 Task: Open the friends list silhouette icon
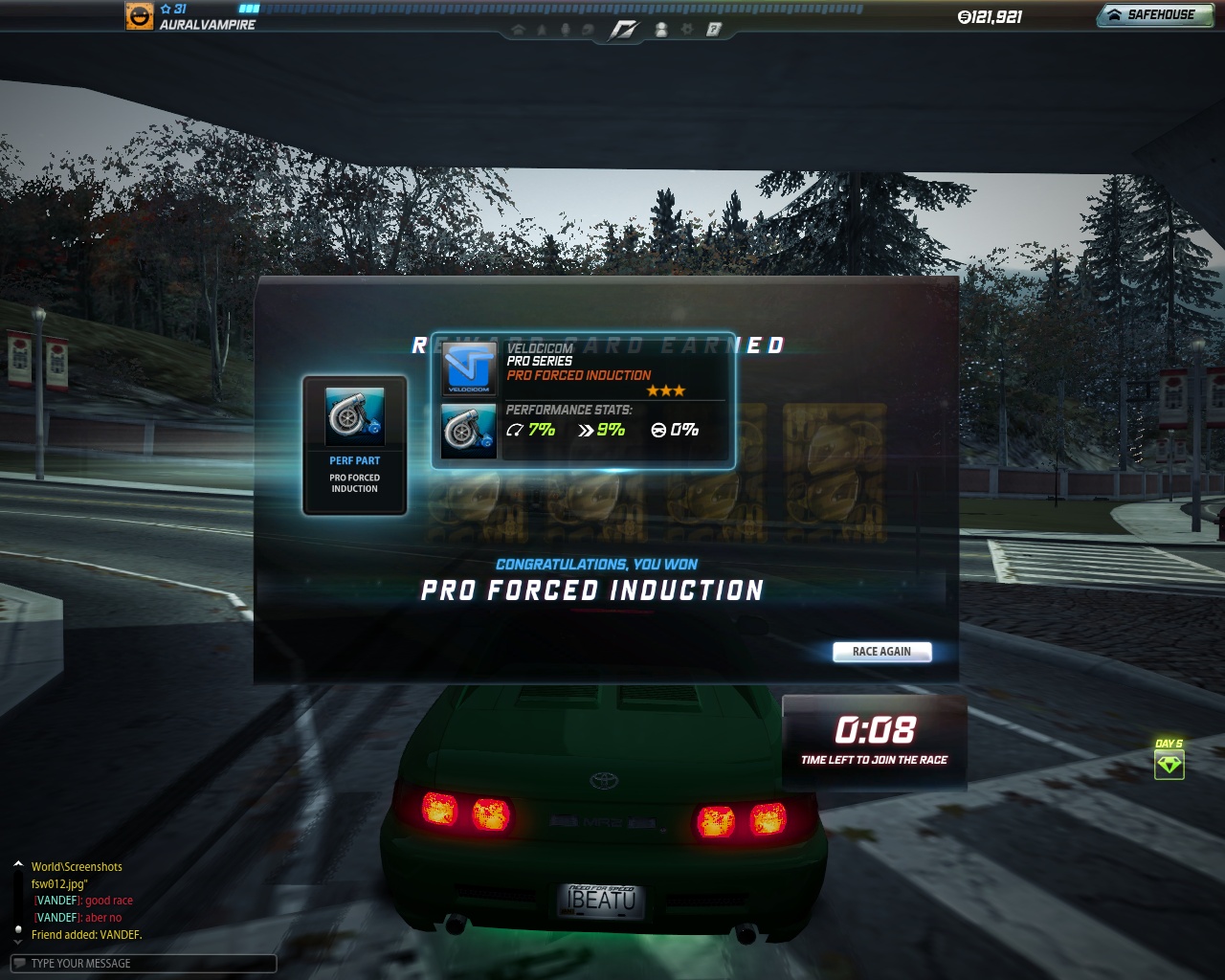(x=660, y=30)
